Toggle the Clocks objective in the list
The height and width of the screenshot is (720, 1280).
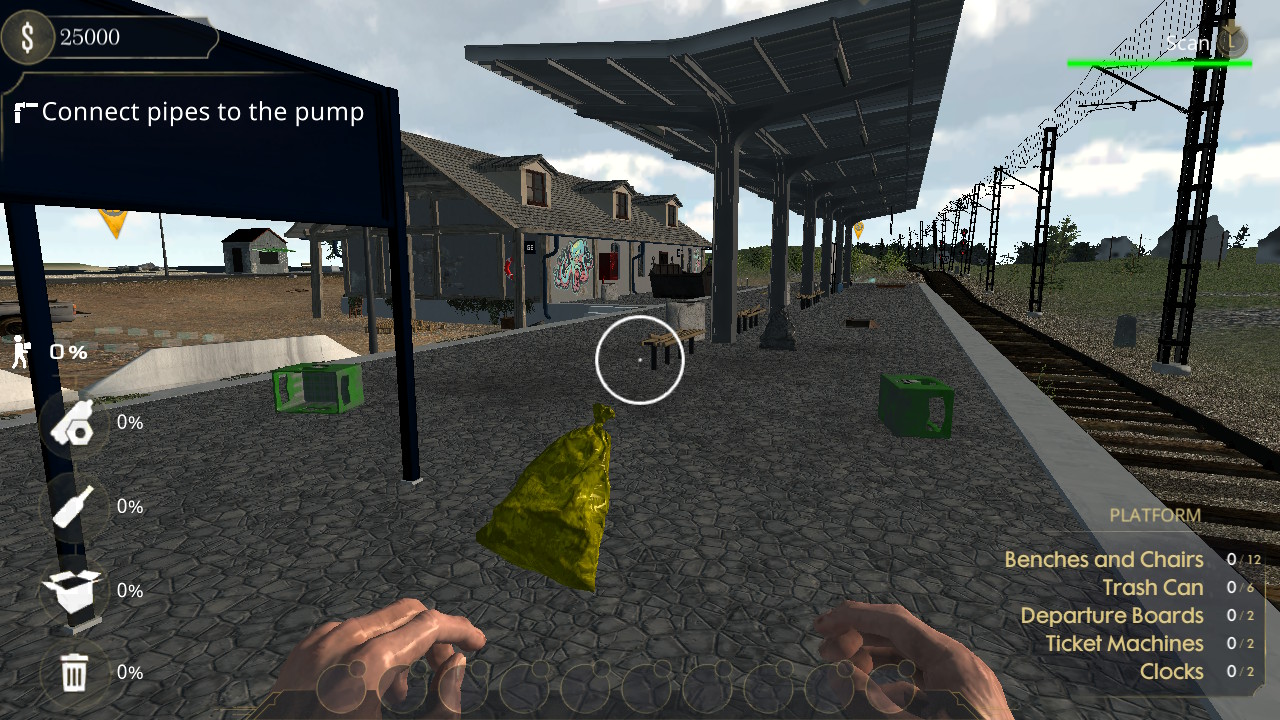[x=1171, y=671]
